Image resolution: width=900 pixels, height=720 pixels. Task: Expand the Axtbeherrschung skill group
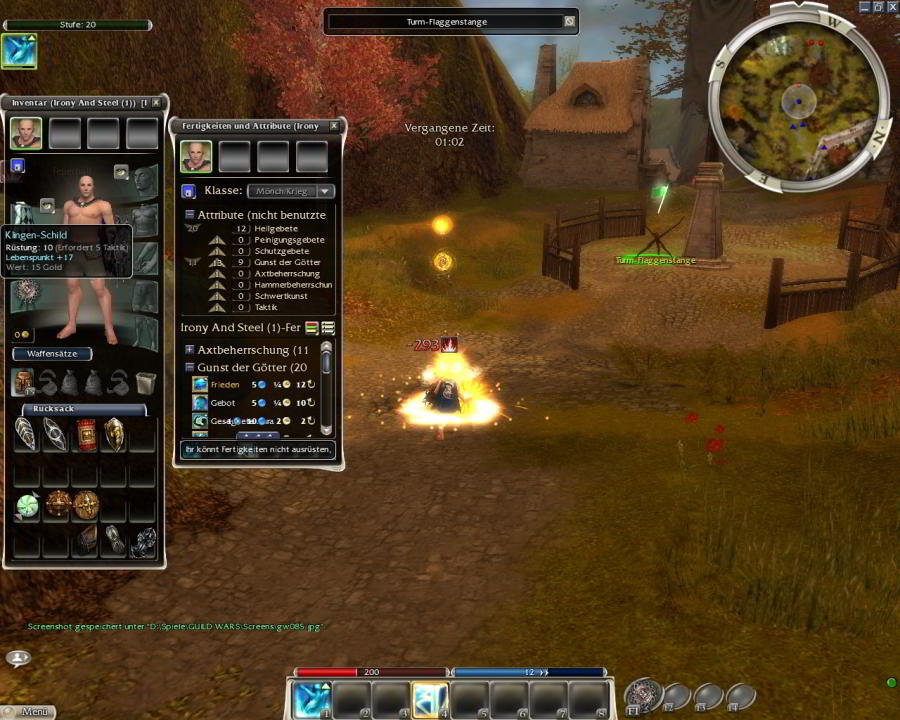(189, 350)
